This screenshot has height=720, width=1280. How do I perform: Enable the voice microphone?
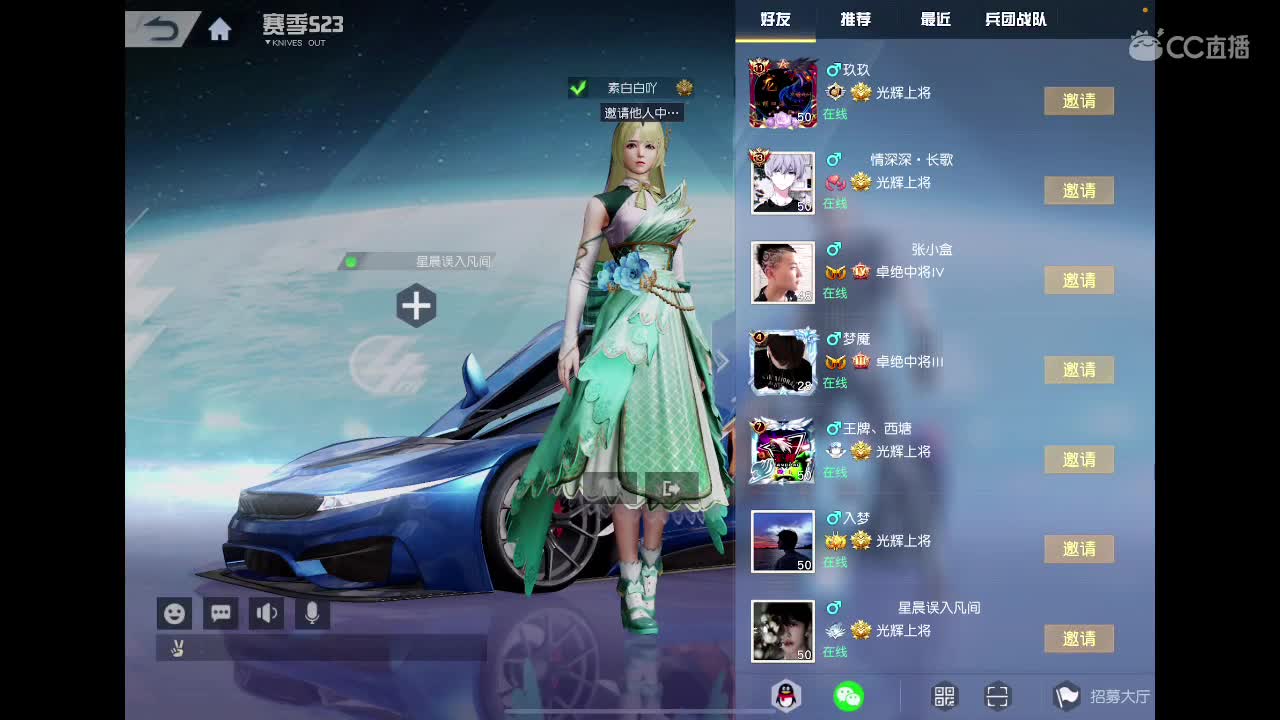coord(309,613)
